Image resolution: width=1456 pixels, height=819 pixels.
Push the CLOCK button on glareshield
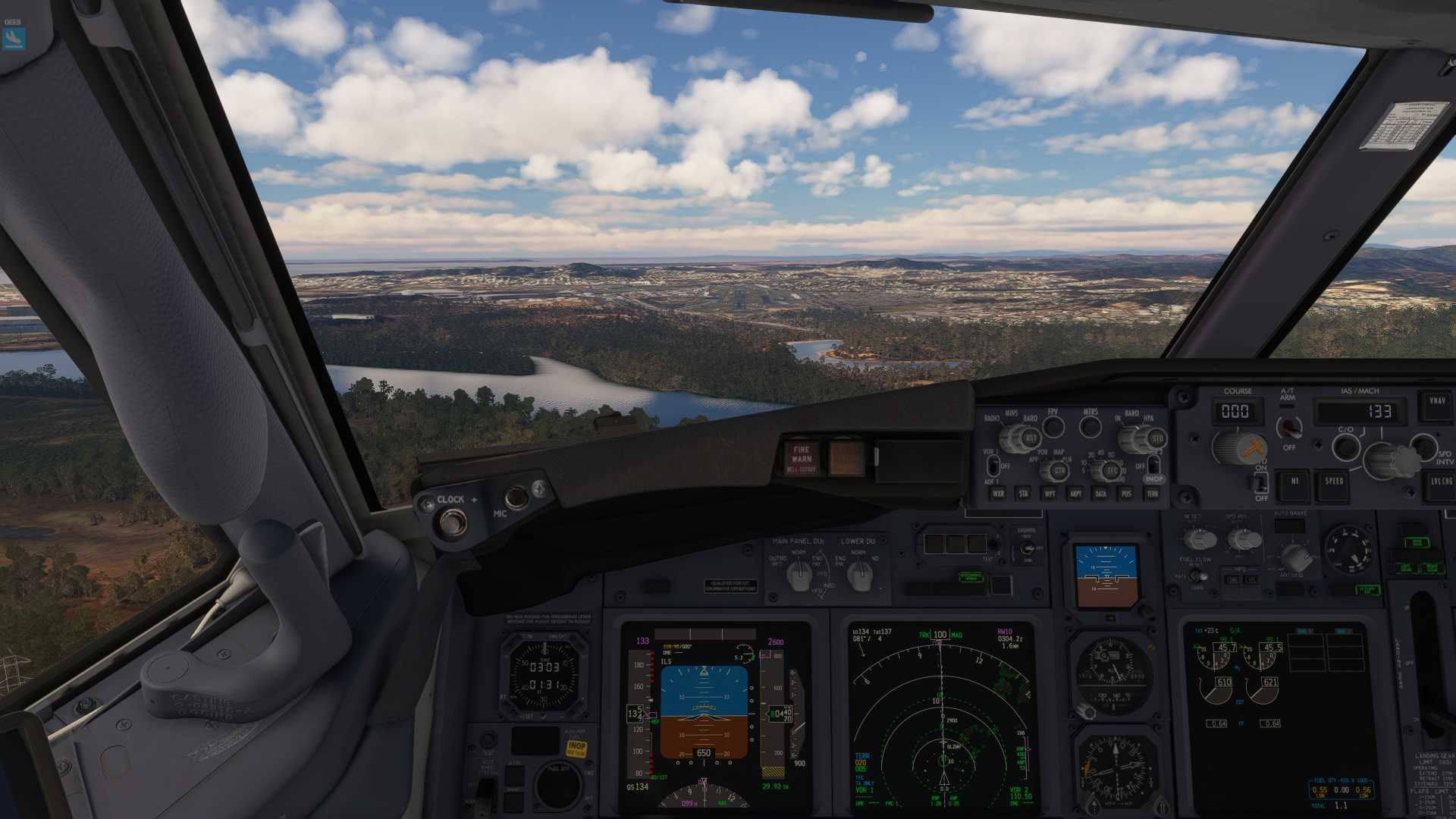click(453, 522)
